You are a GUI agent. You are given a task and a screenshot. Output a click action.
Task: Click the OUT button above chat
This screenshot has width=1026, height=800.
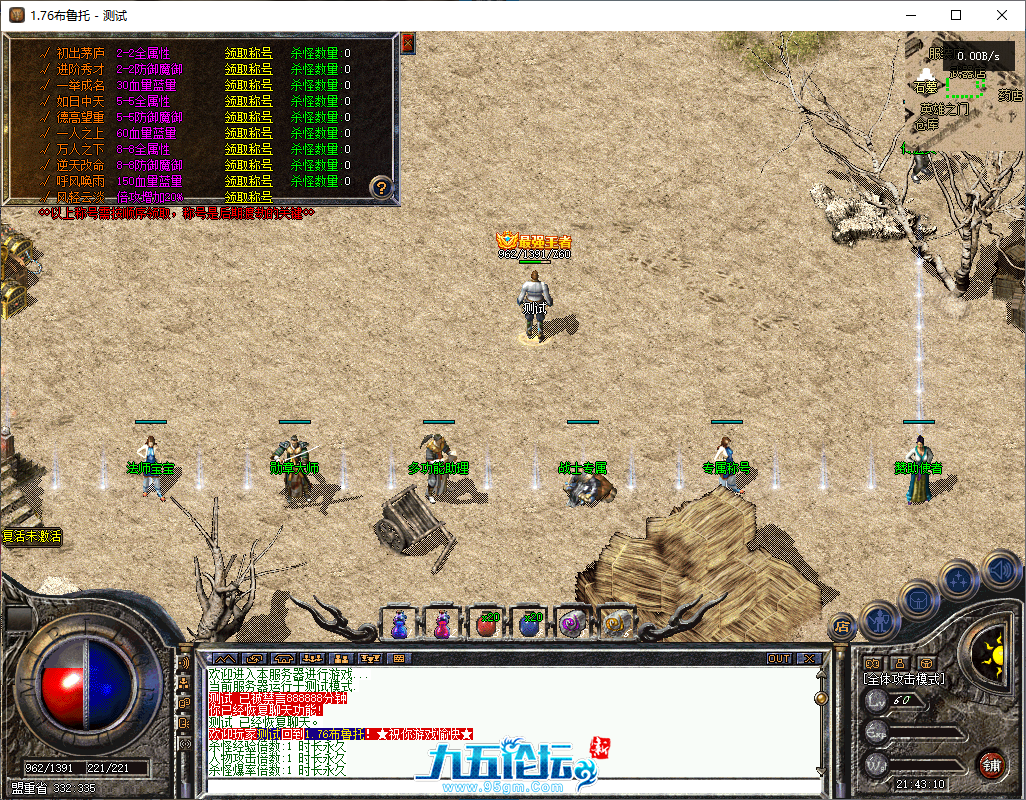[x=778, y=659]
